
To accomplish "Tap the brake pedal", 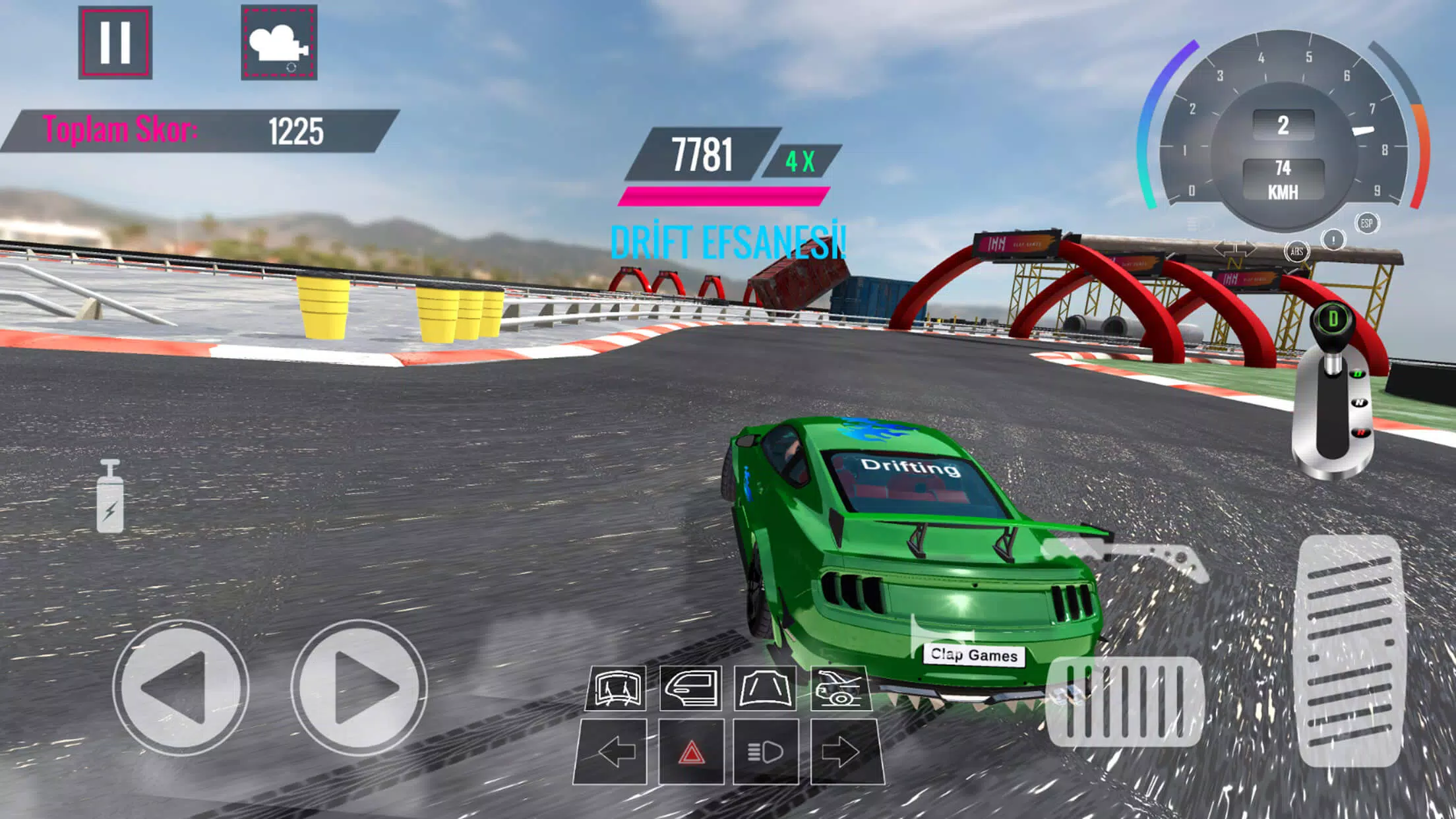I will point(1124,702).
